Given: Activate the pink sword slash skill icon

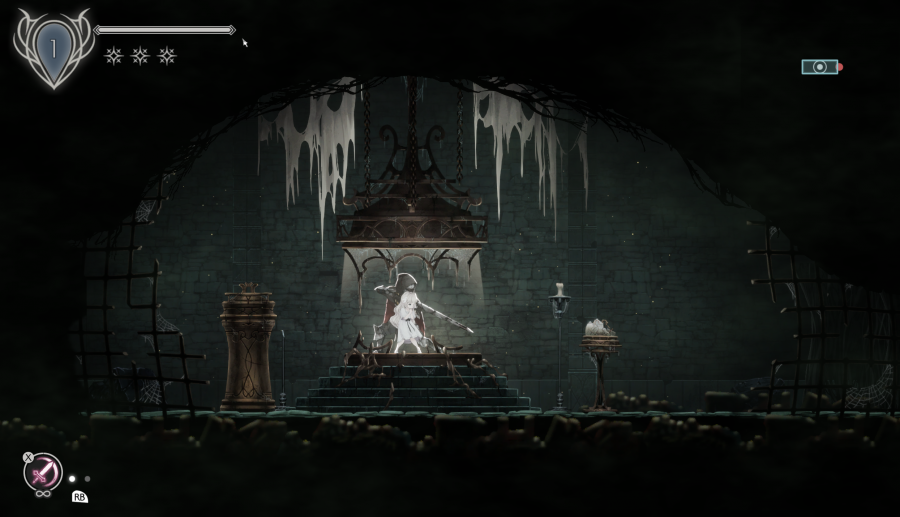Looking at the screenshot, I should click(x=44, y=472).
